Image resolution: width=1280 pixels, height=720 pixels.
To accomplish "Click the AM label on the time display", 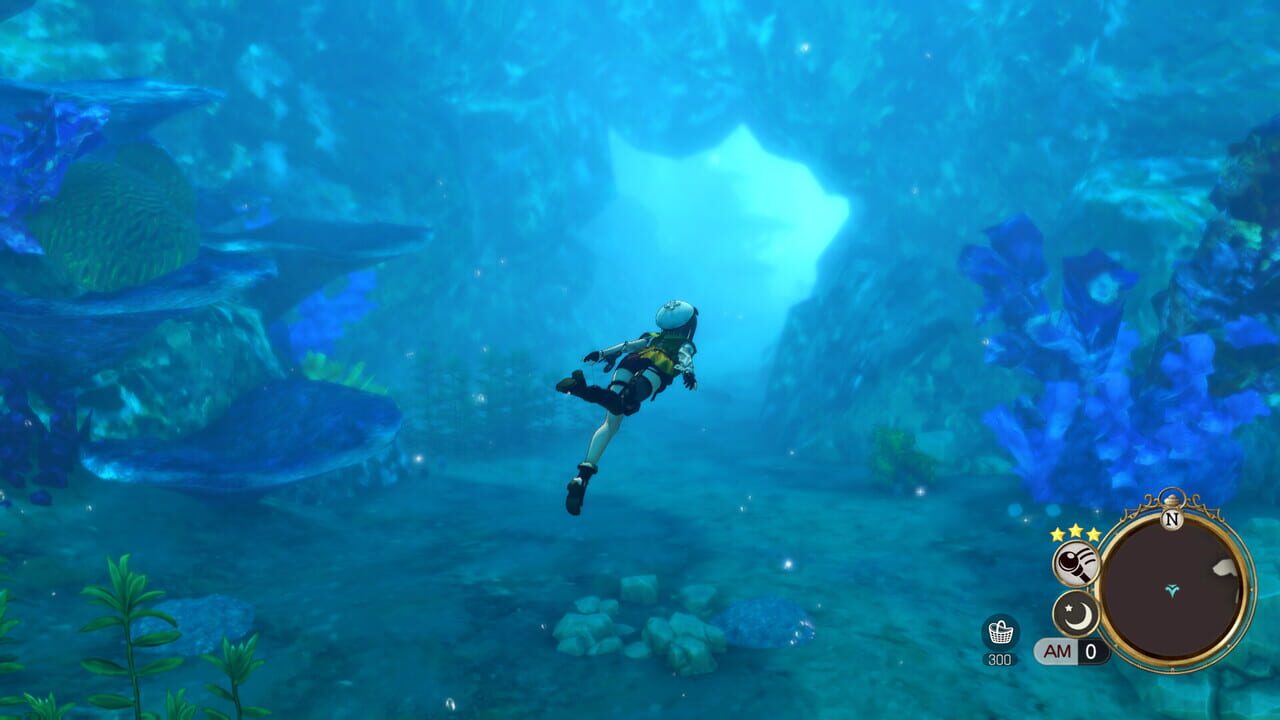I will [x=1055, y=651].
